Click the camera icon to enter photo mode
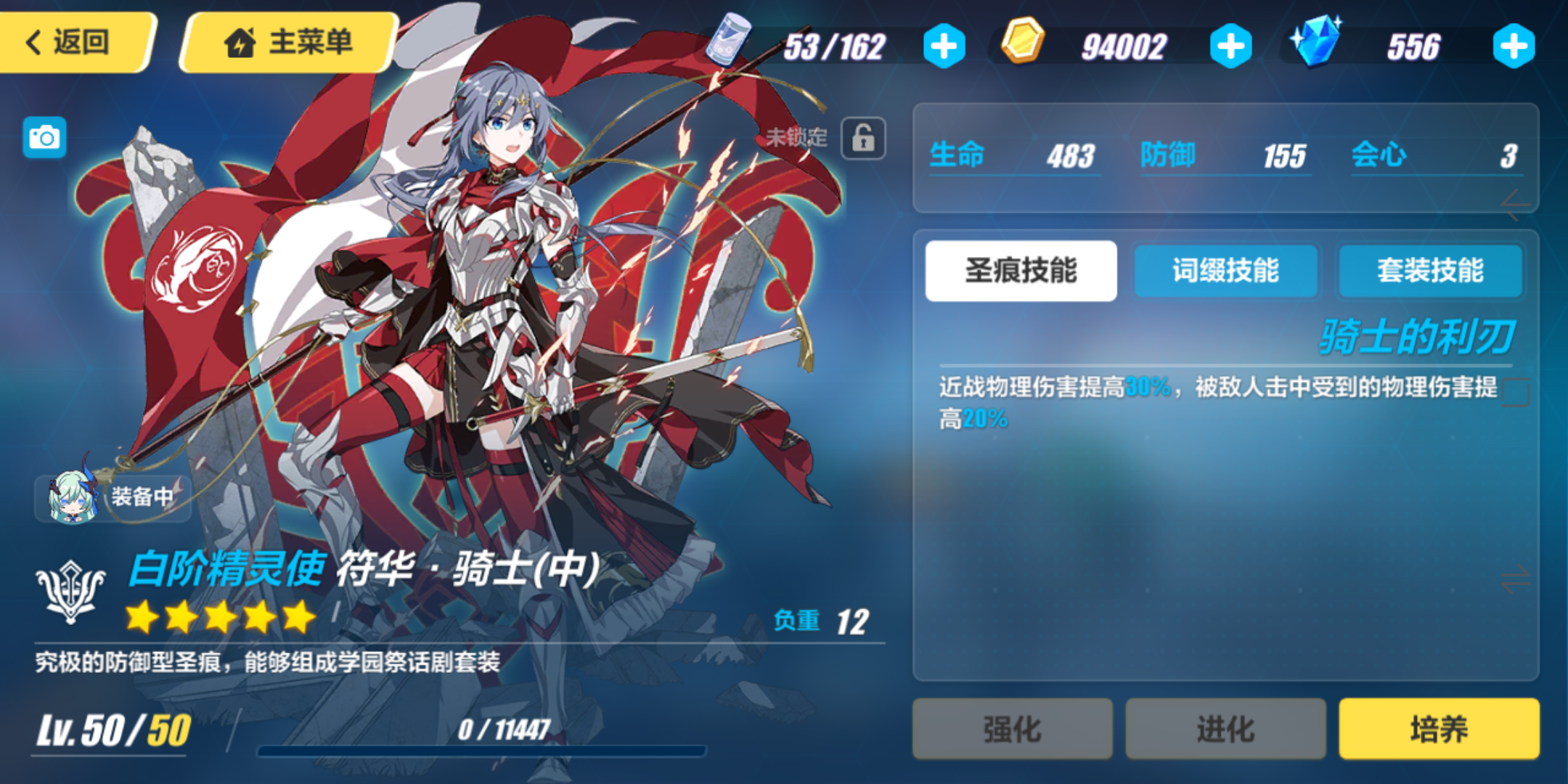 tap(45, 136)
